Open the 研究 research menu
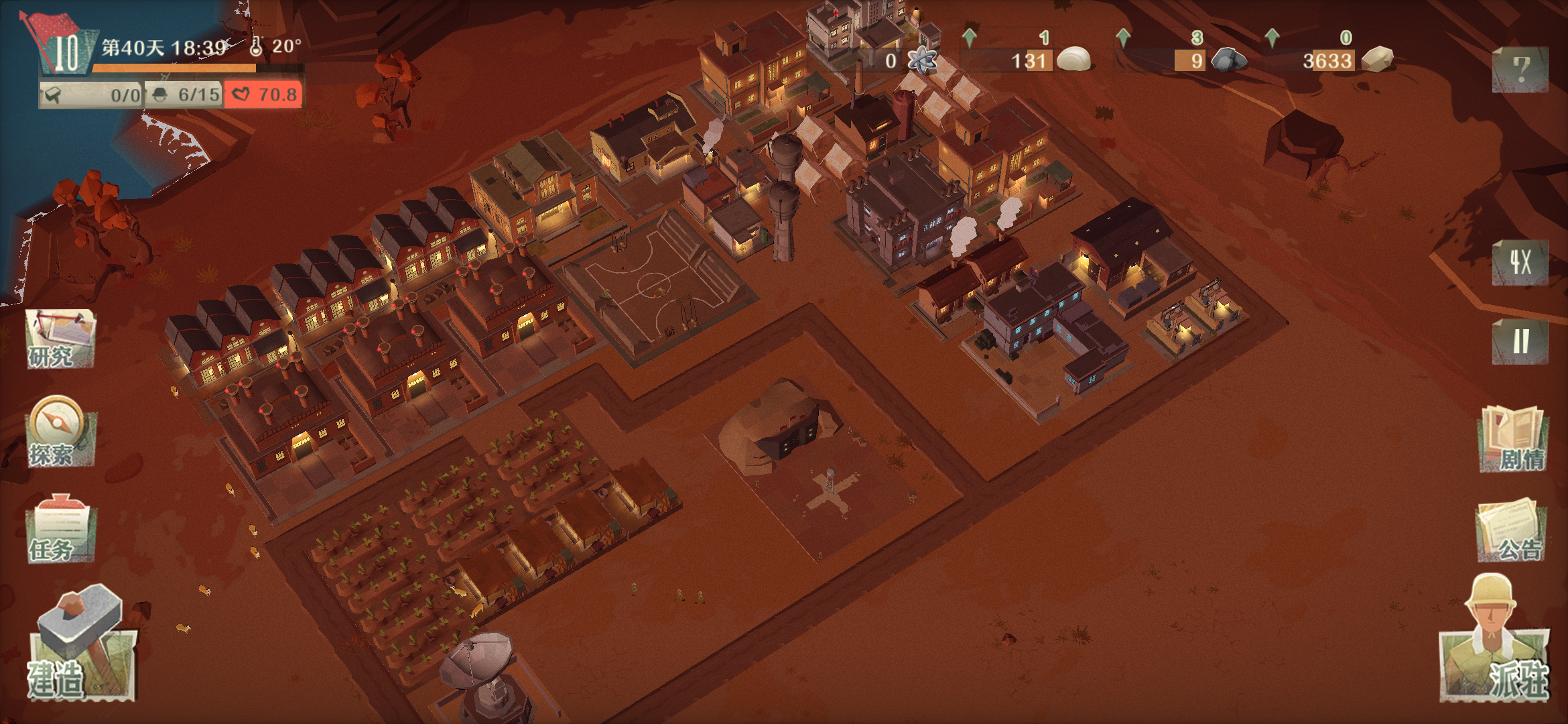The width and height of the screenshot is (1568, 724). click(x=60, y=339)
